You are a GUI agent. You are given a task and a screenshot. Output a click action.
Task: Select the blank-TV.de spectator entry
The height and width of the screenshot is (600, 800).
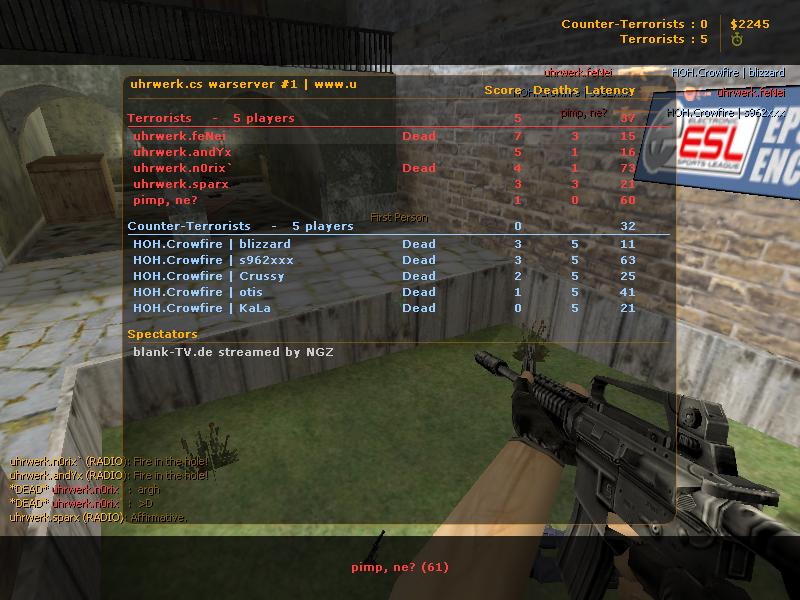click(x=233, y=352)
